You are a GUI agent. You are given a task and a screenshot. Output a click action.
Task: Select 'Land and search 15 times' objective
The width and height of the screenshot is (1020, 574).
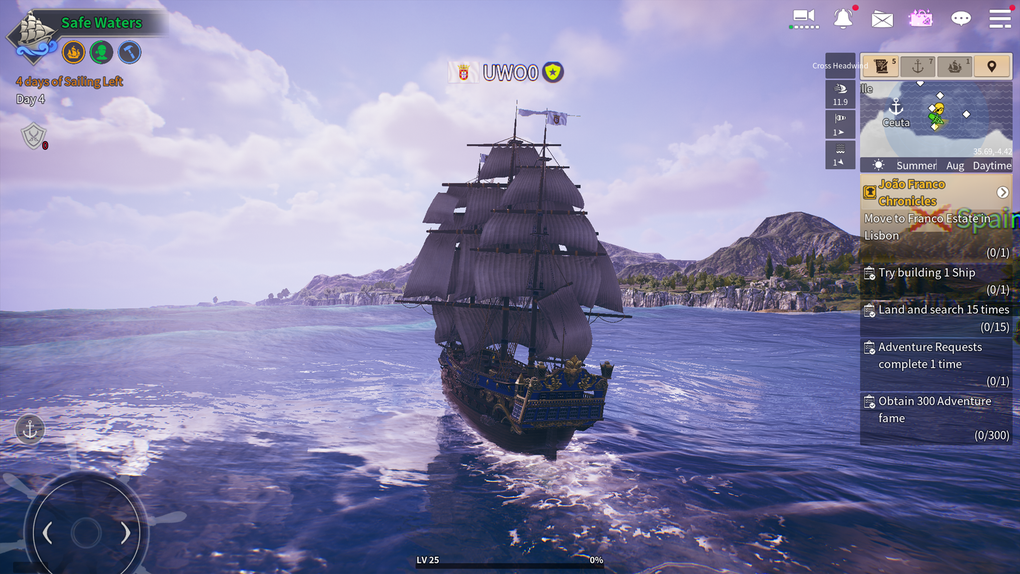[x=935, y=317]
